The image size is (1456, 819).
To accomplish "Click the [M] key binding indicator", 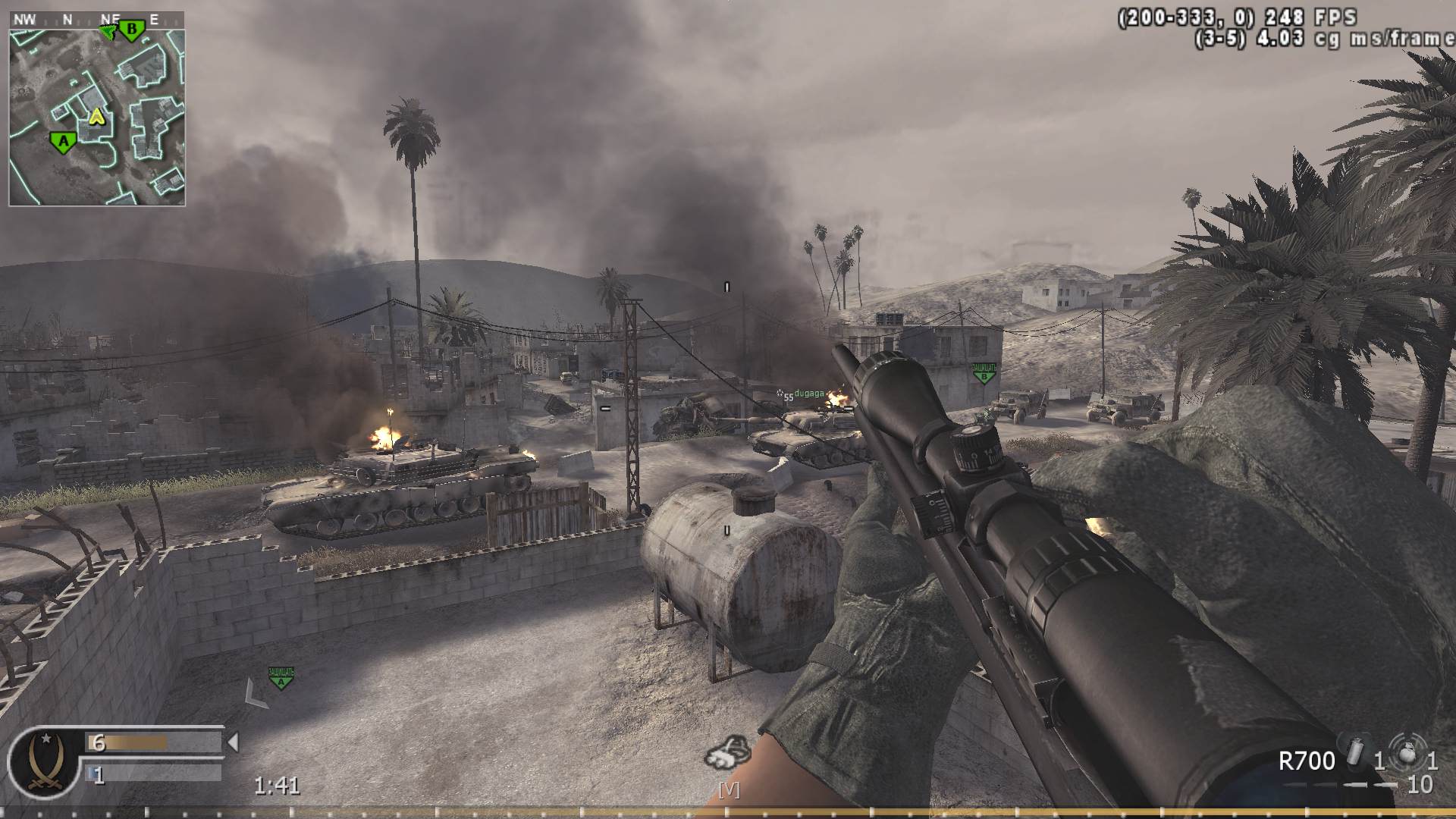I will pos(729,792).
